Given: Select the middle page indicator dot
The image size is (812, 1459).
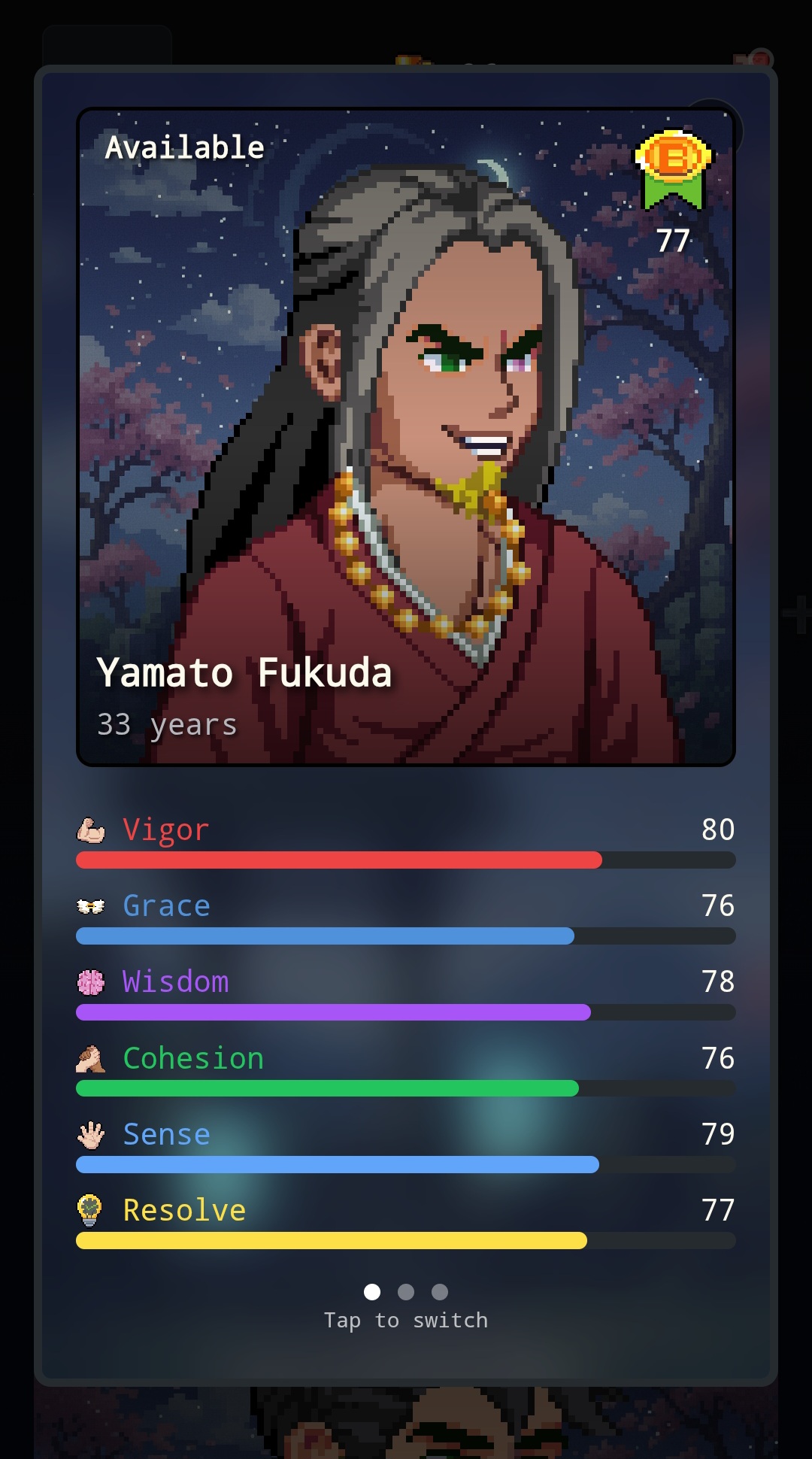Looking at the screenshot, I should (x=406, y=1292).
